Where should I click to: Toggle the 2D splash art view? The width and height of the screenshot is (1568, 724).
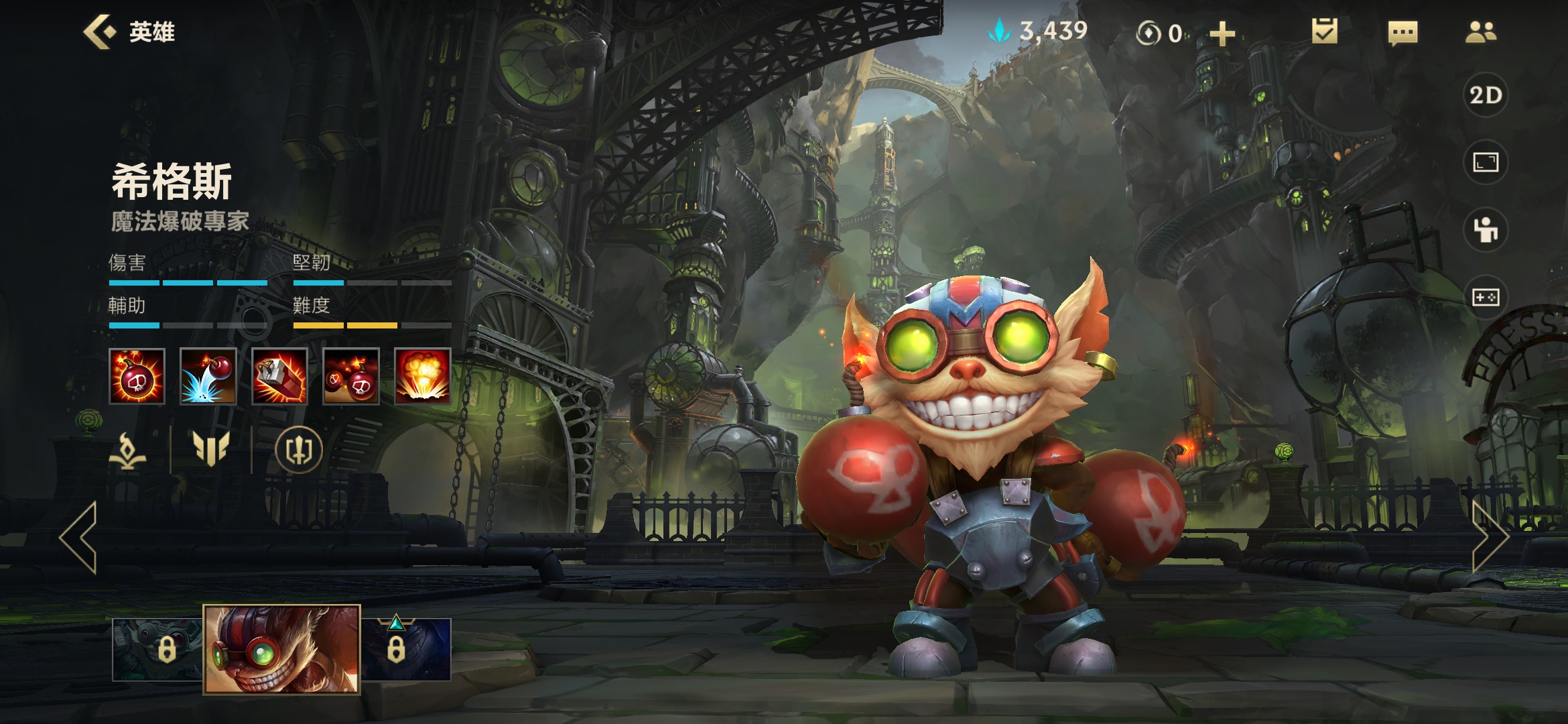[1486, 95]
